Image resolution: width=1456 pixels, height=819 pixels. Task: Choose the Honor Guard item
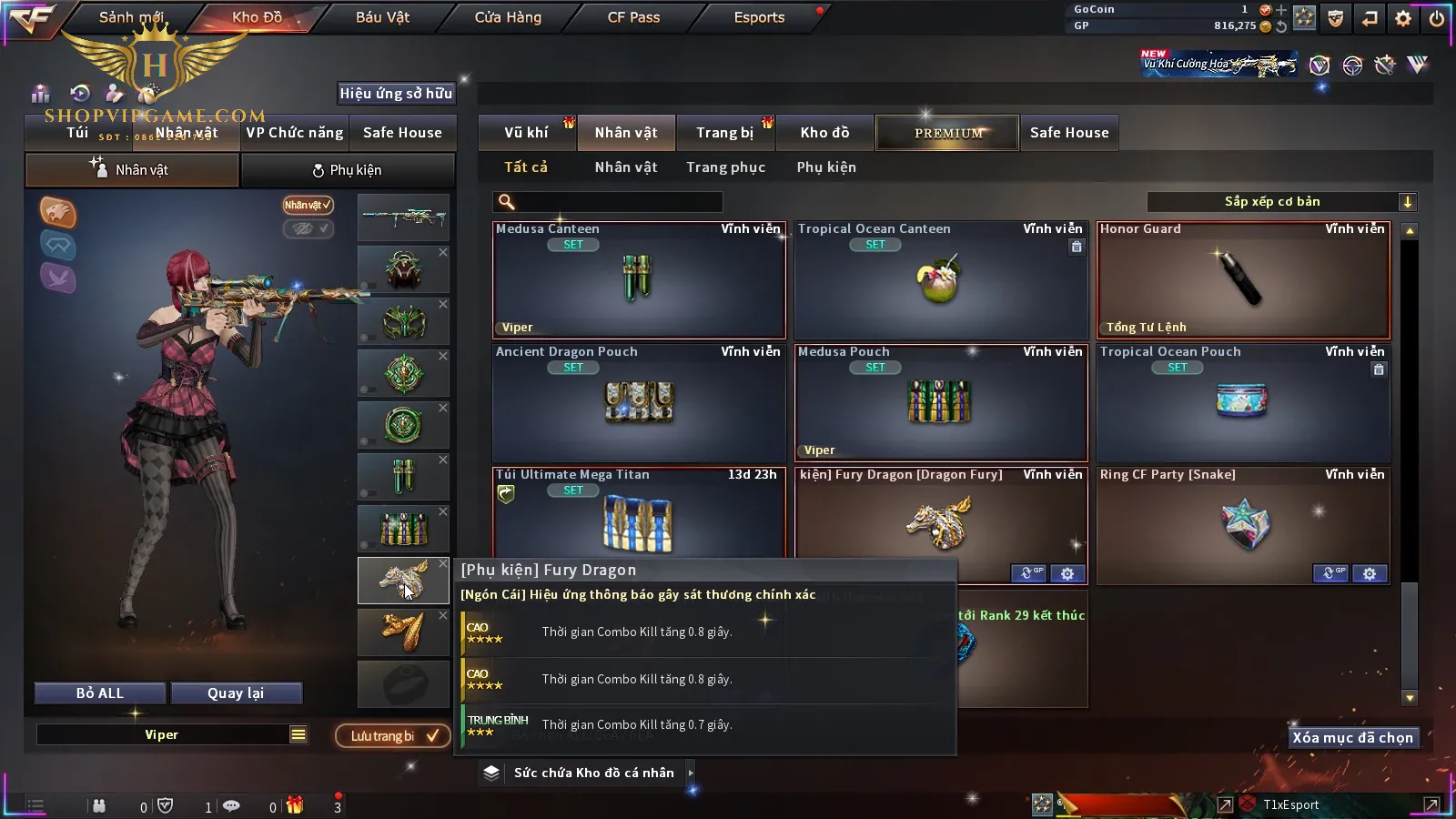coord(1243,280)
